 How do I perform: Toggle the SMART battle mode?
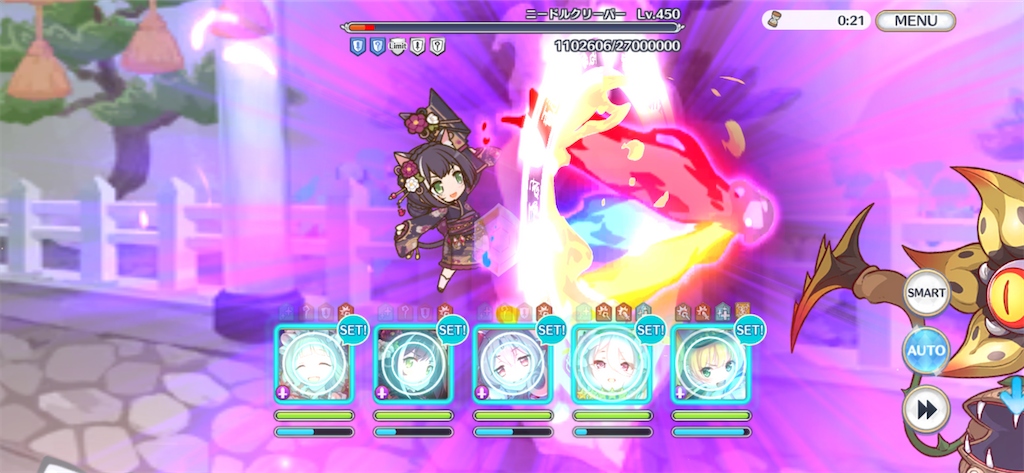pos(925,294)
